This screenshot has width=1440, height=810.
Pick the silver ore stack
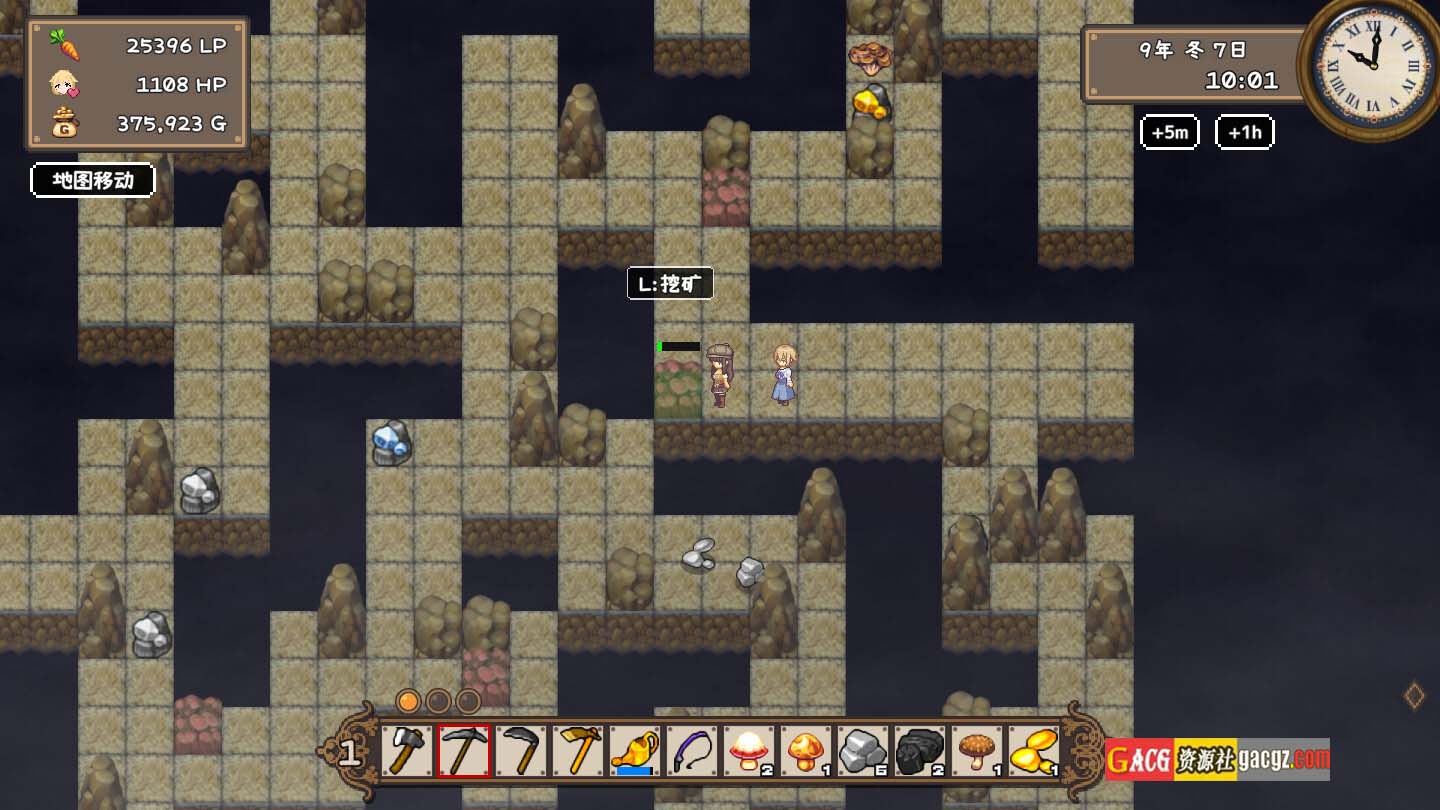[863, 751]
